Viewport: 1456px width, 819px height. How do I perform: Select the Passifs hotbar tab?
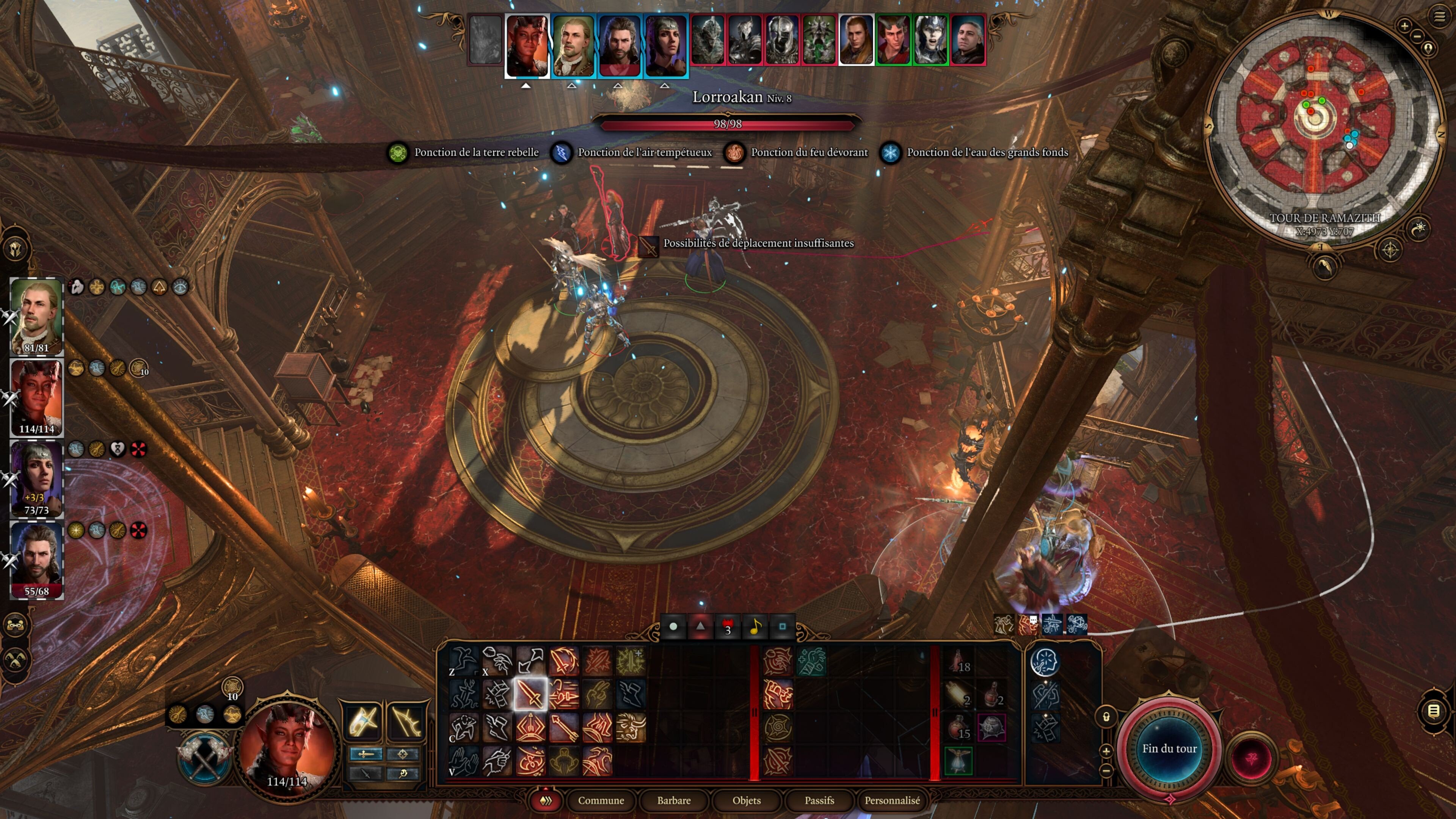(819, 800)
